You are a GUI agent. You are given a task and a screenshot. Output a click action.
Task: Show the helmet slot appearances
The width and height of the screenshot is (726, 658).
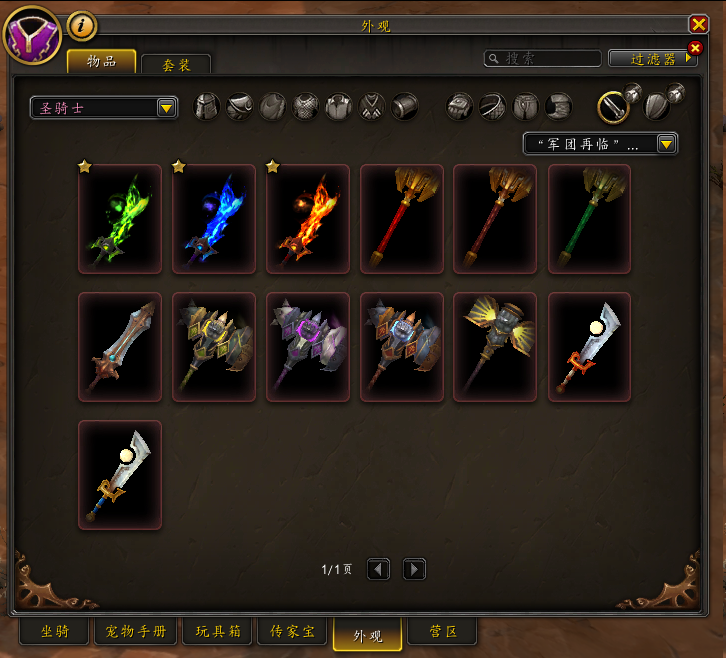[206, 107]
